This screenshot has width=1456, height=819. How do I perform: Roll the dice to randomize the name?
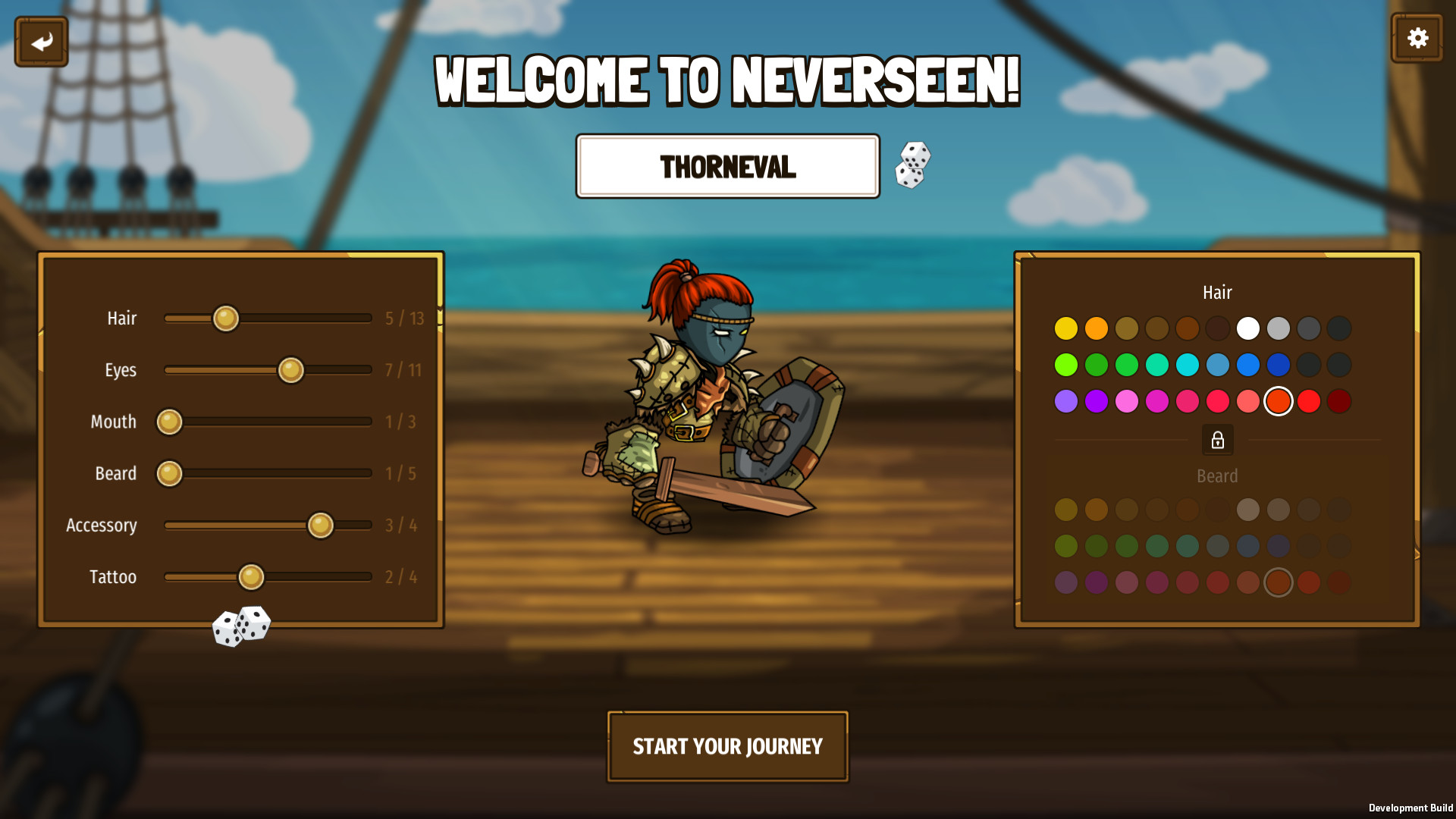click(912, 165)
